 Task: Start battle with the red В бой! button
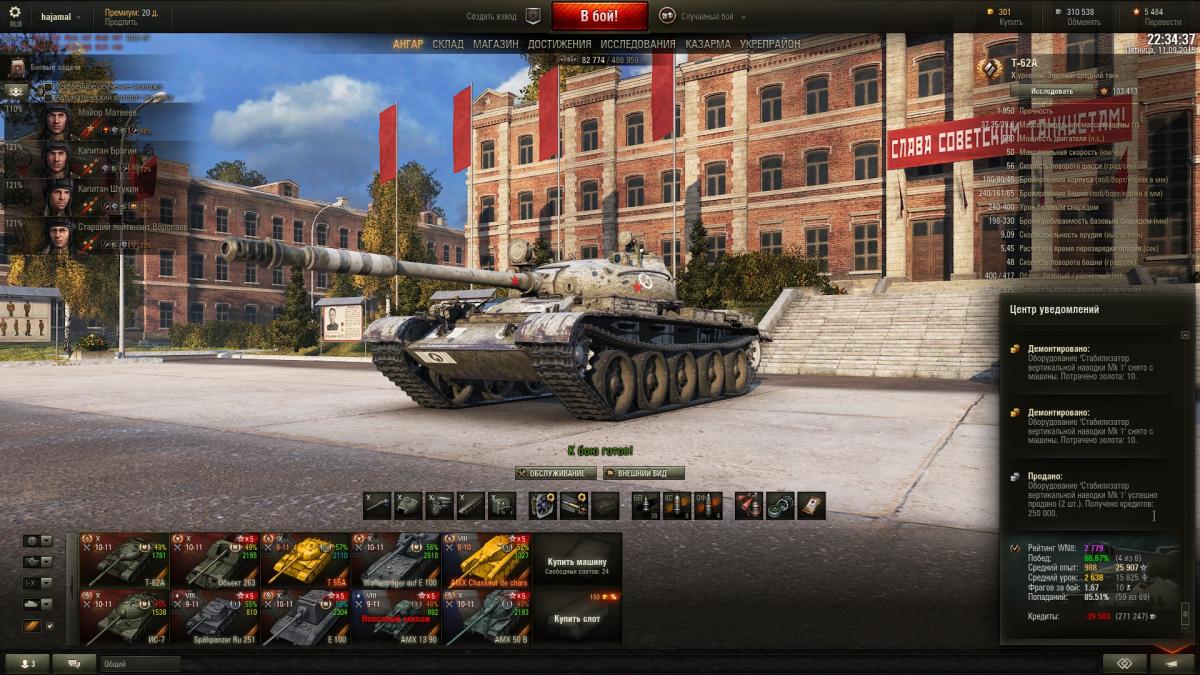tap(599, 16)
